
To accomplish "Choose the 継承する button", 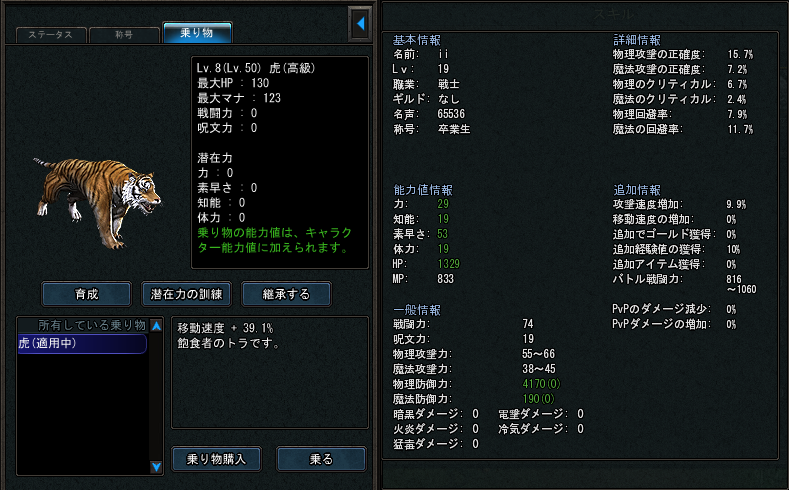I will [x=286, y=294].
